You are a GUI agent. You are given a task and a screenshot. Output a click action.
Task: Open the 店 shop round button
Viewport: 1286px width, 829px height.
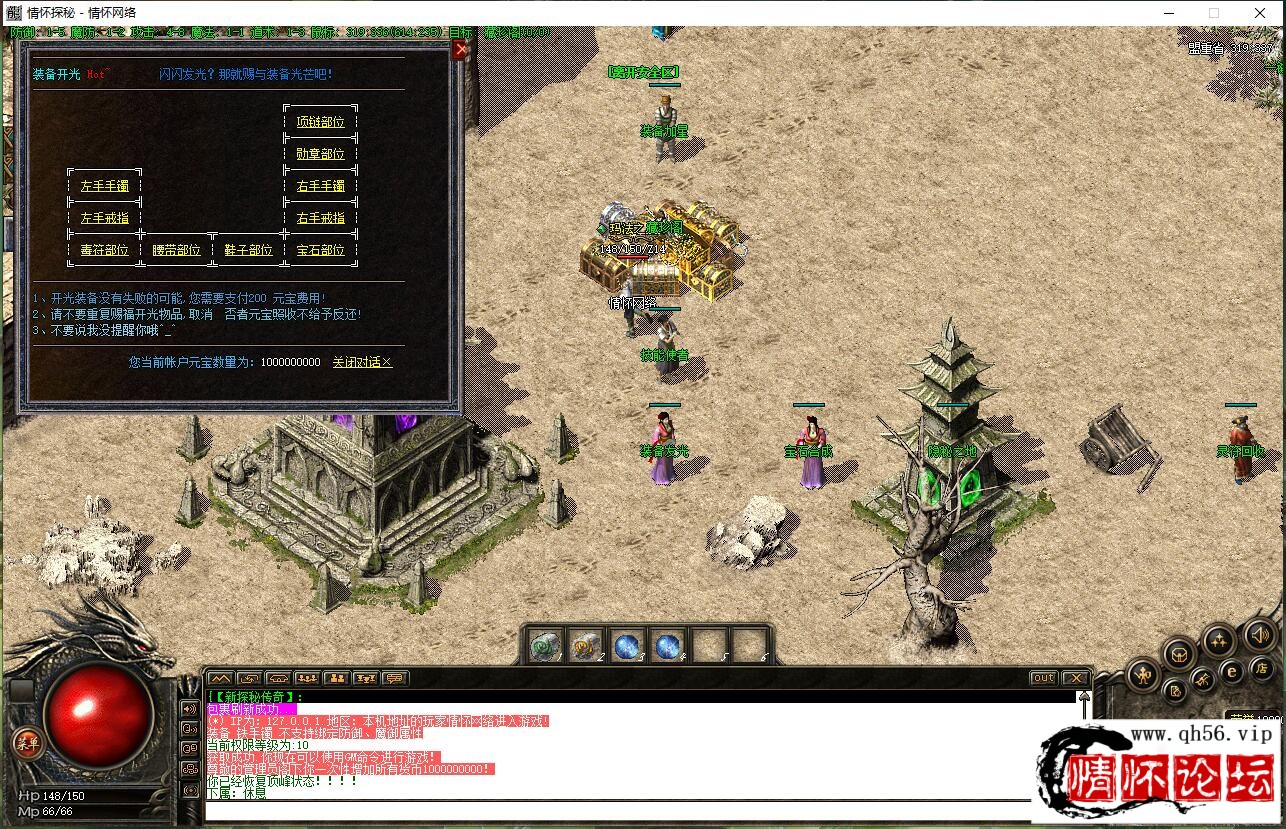tap(1260, 671)
